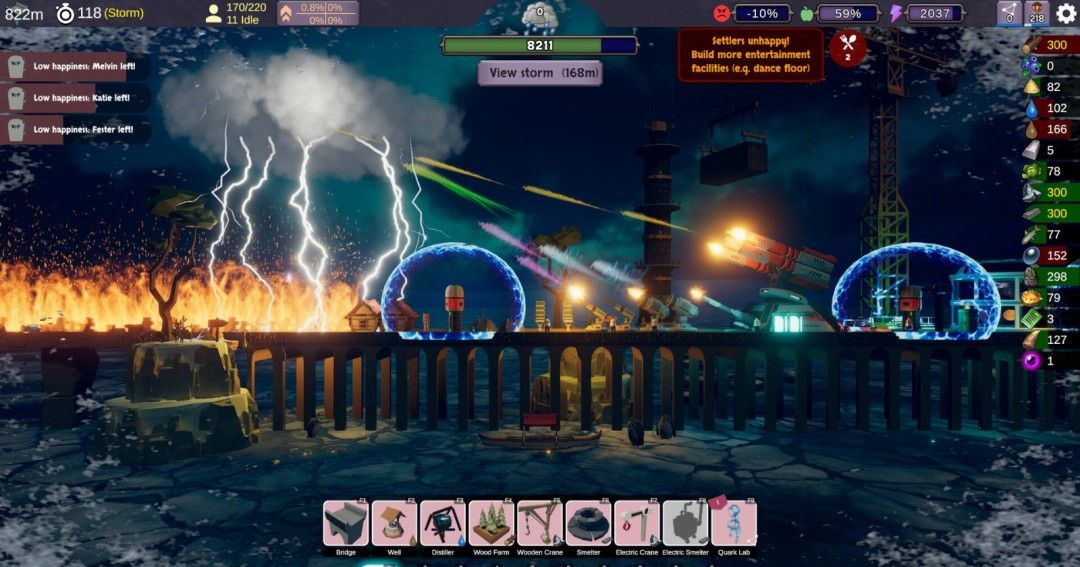Viewport: 1080px width, 567px height.
Task: Open the settler panel showing 218
Action: [1036, 13]
